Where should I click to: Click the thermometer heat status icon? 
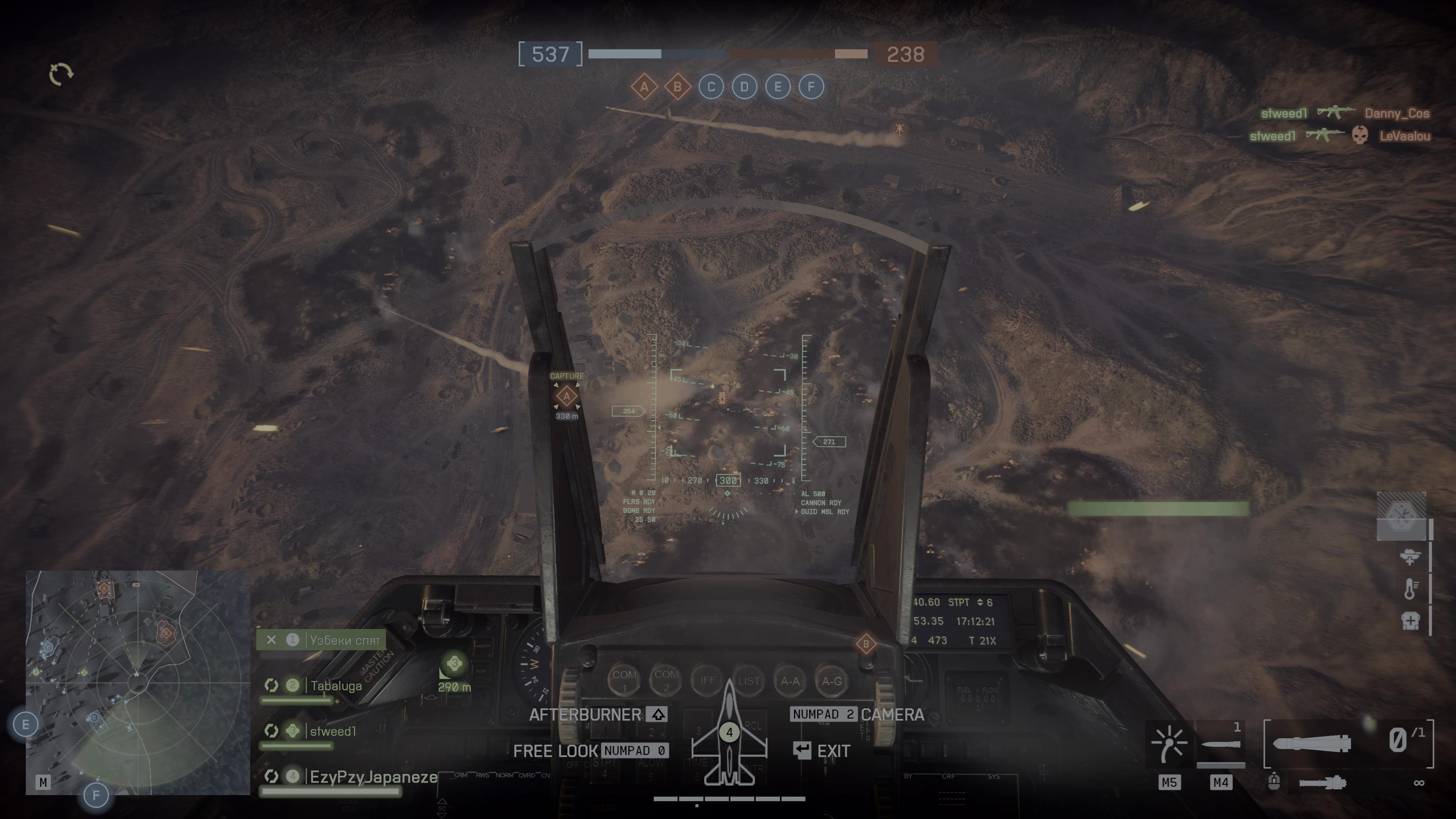(x=1410, y=588)
